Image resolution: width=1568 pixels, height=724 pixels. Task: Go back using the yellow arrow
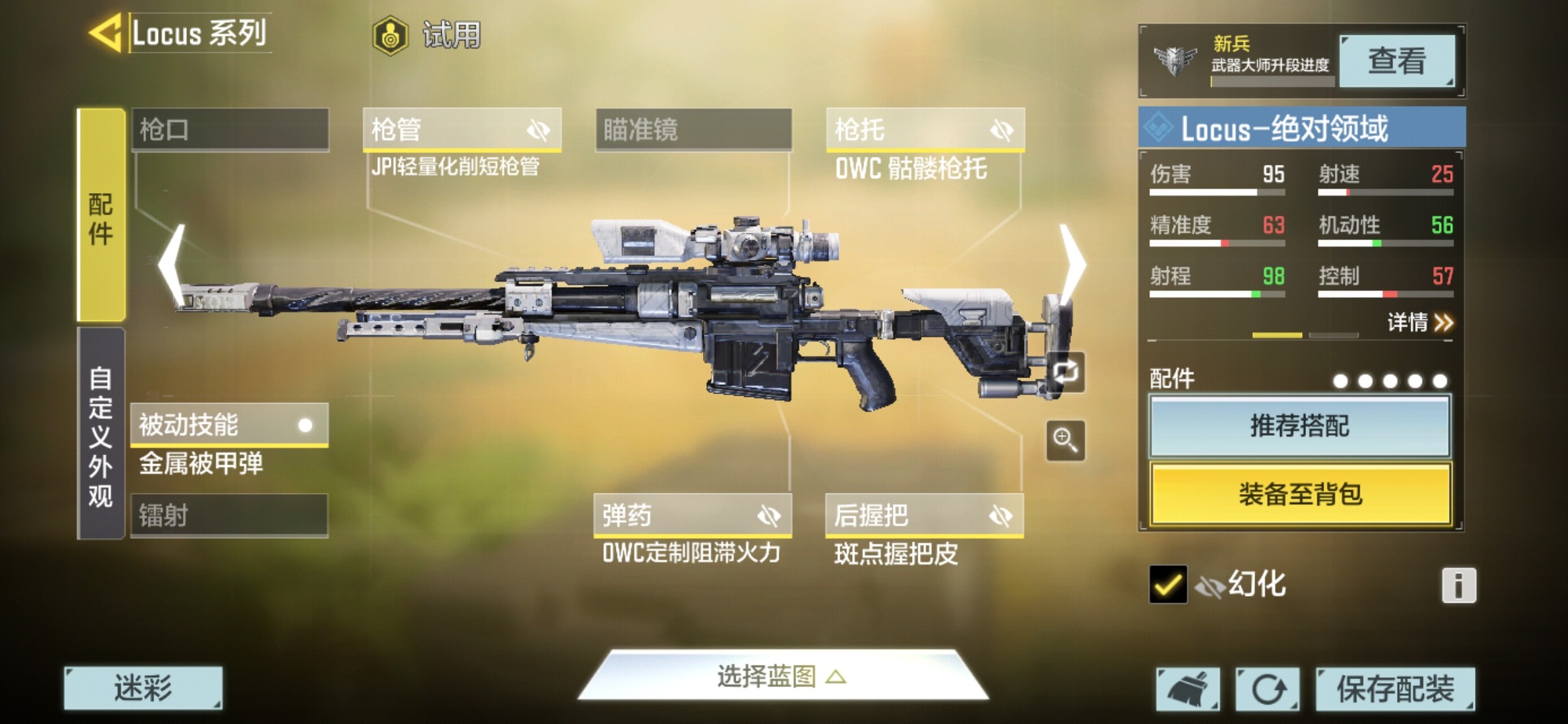pos(105,32)
